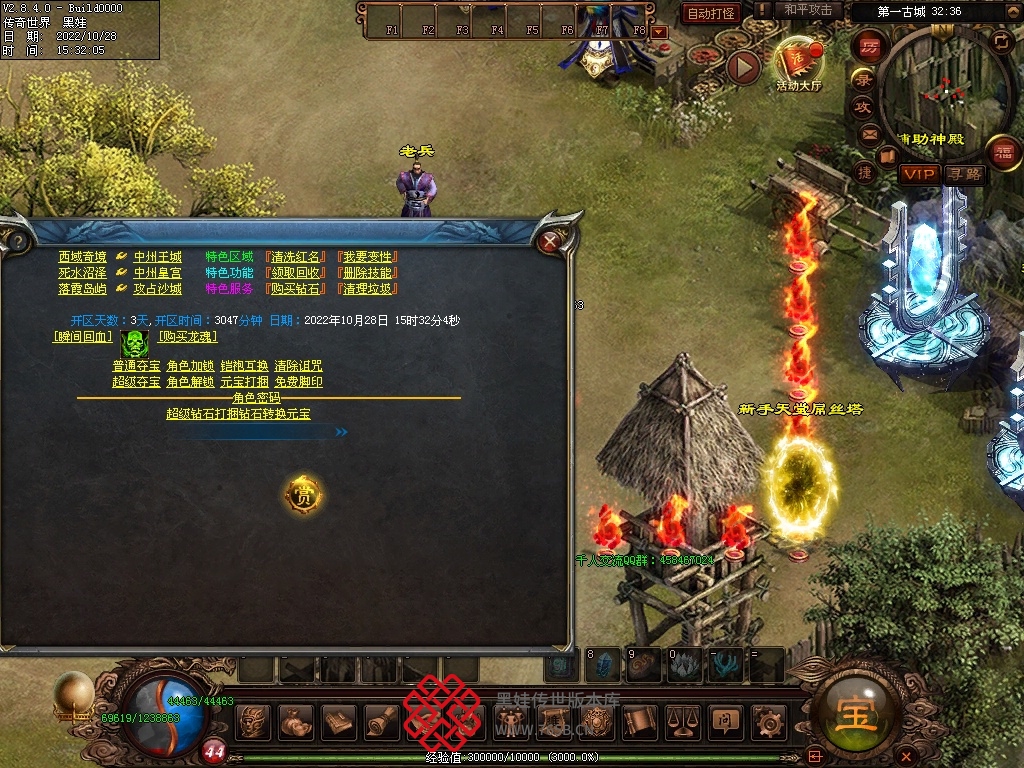Open the 清洗红名 service

click(297, 257)
